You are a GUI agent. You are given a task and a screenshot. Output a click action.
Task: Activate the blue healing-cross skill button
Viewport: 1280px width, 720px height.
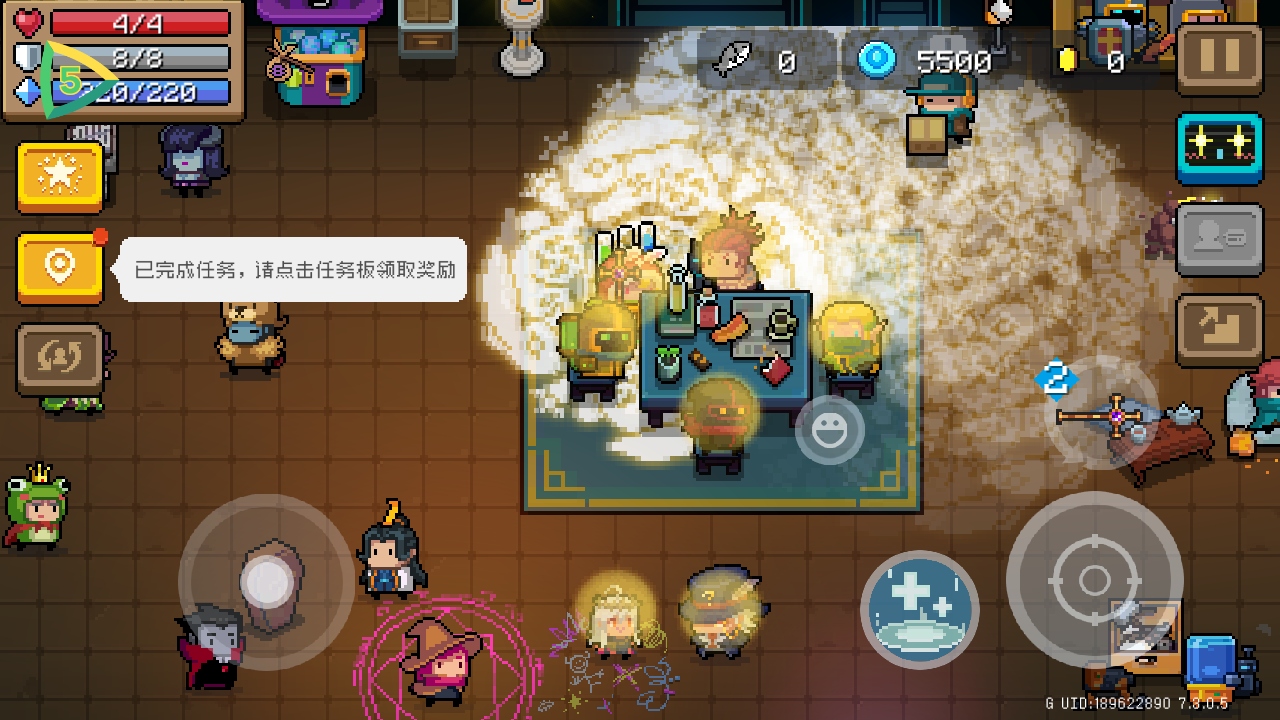coord(919,609)
